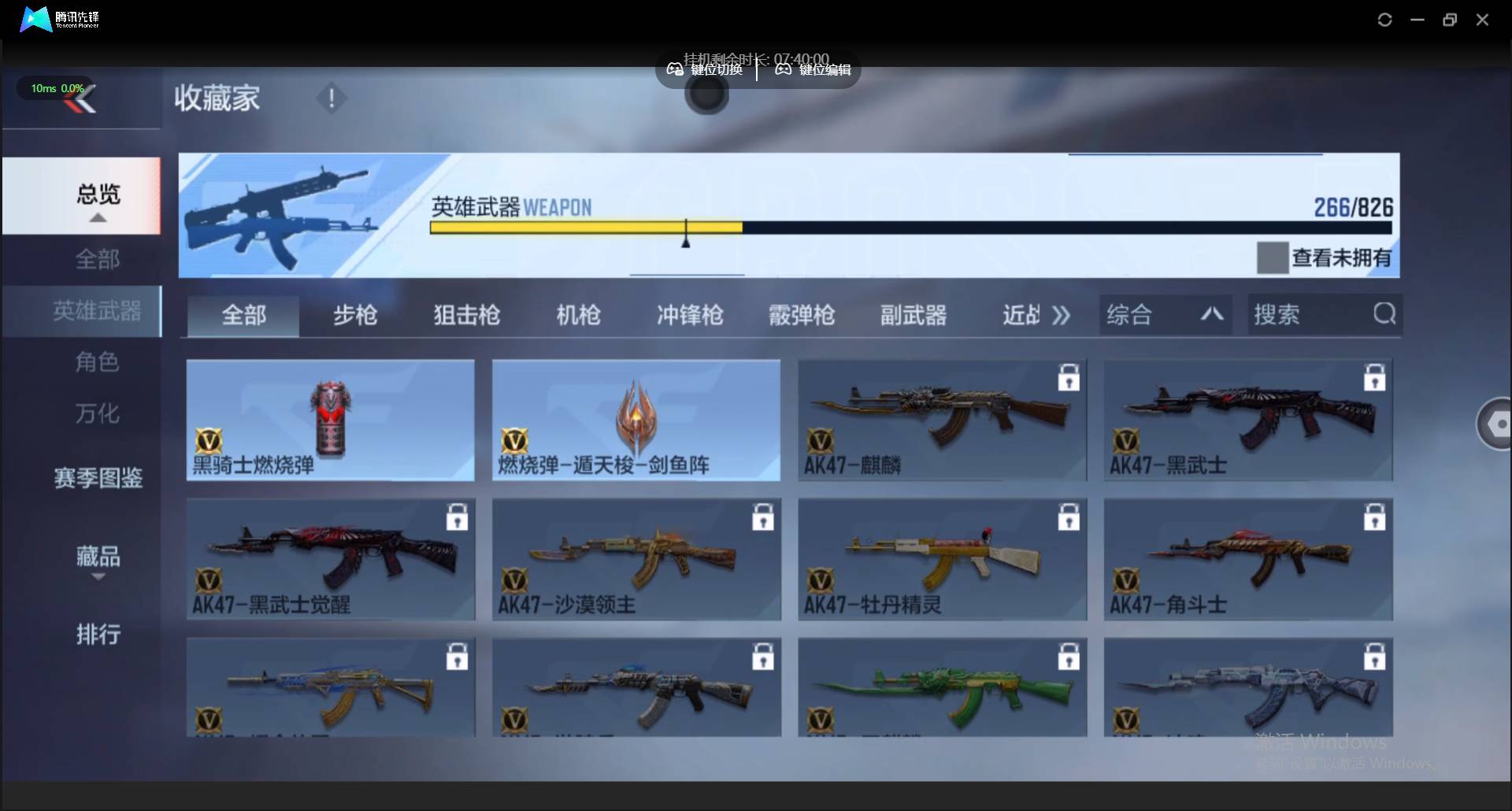
Task: Select the AK47-沙漠领主 weapon thumbnail
Action: tap(636, 559)
